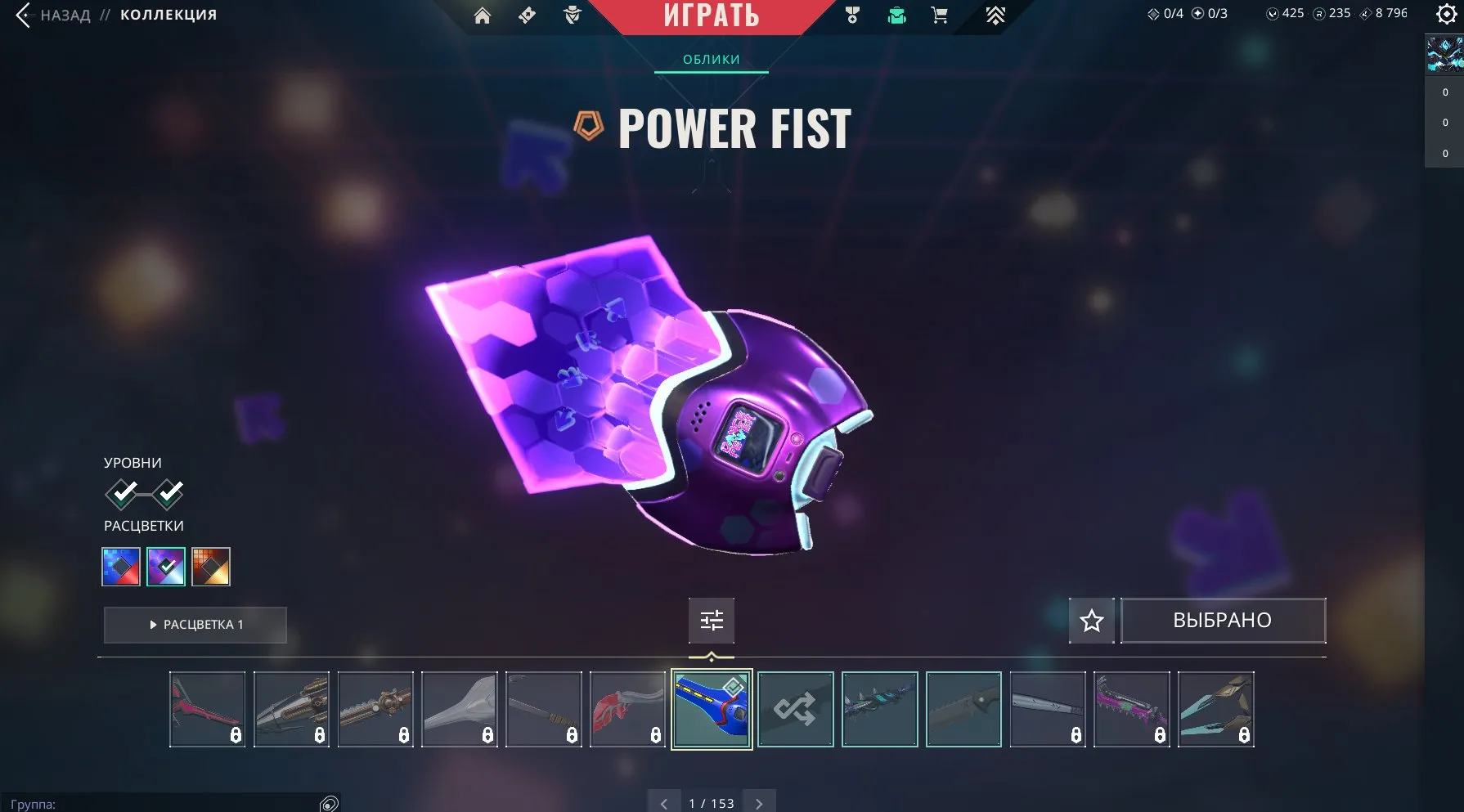The width and height of the screenshot is (1464, 812).
Task: Select the orange third color variant swatch
Action: tap(211, 566)
